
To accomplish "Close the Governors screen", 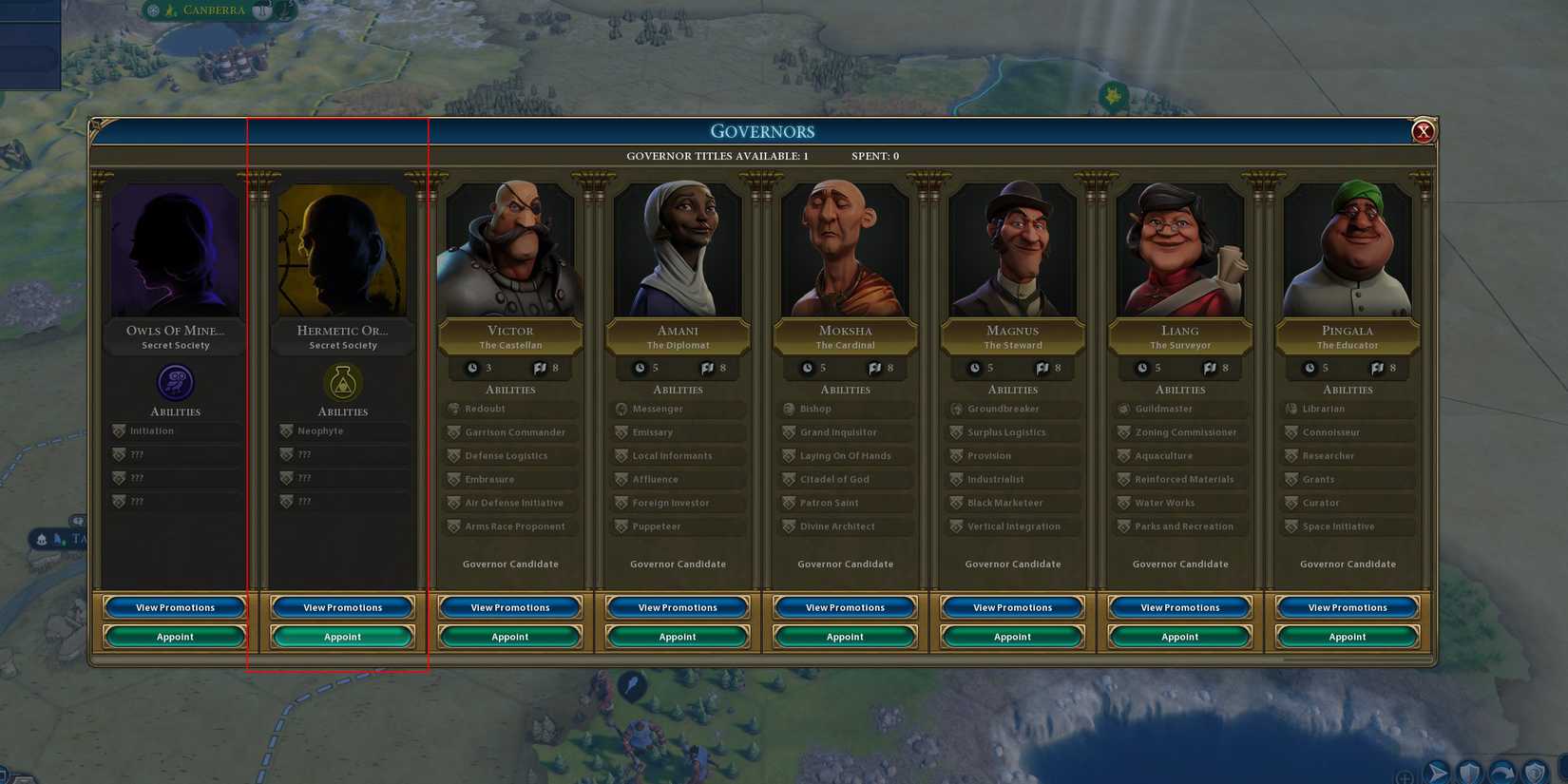I will [x=1423, y=133].
